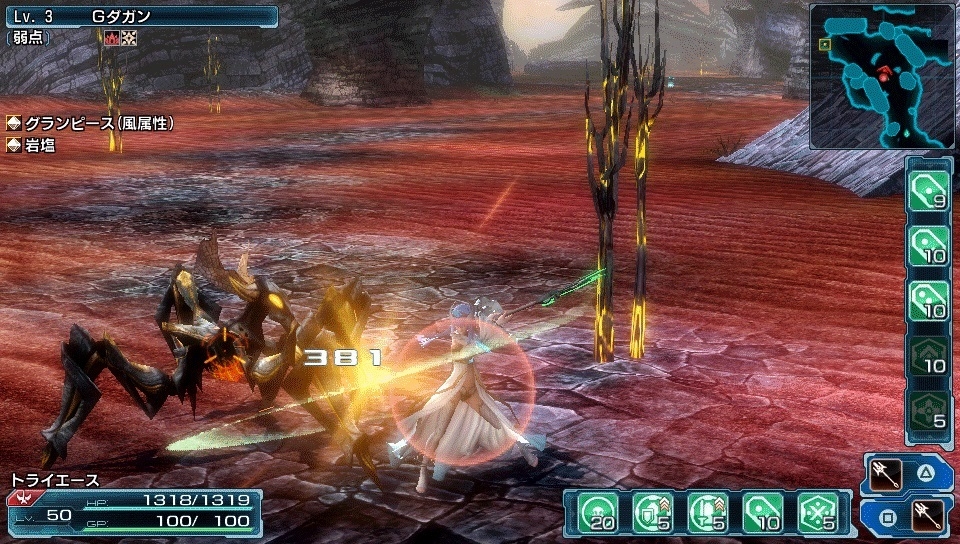Select the hexagon crossed-tools item in bottom bar
Viewport: 960px width, 544px height.
816,513
